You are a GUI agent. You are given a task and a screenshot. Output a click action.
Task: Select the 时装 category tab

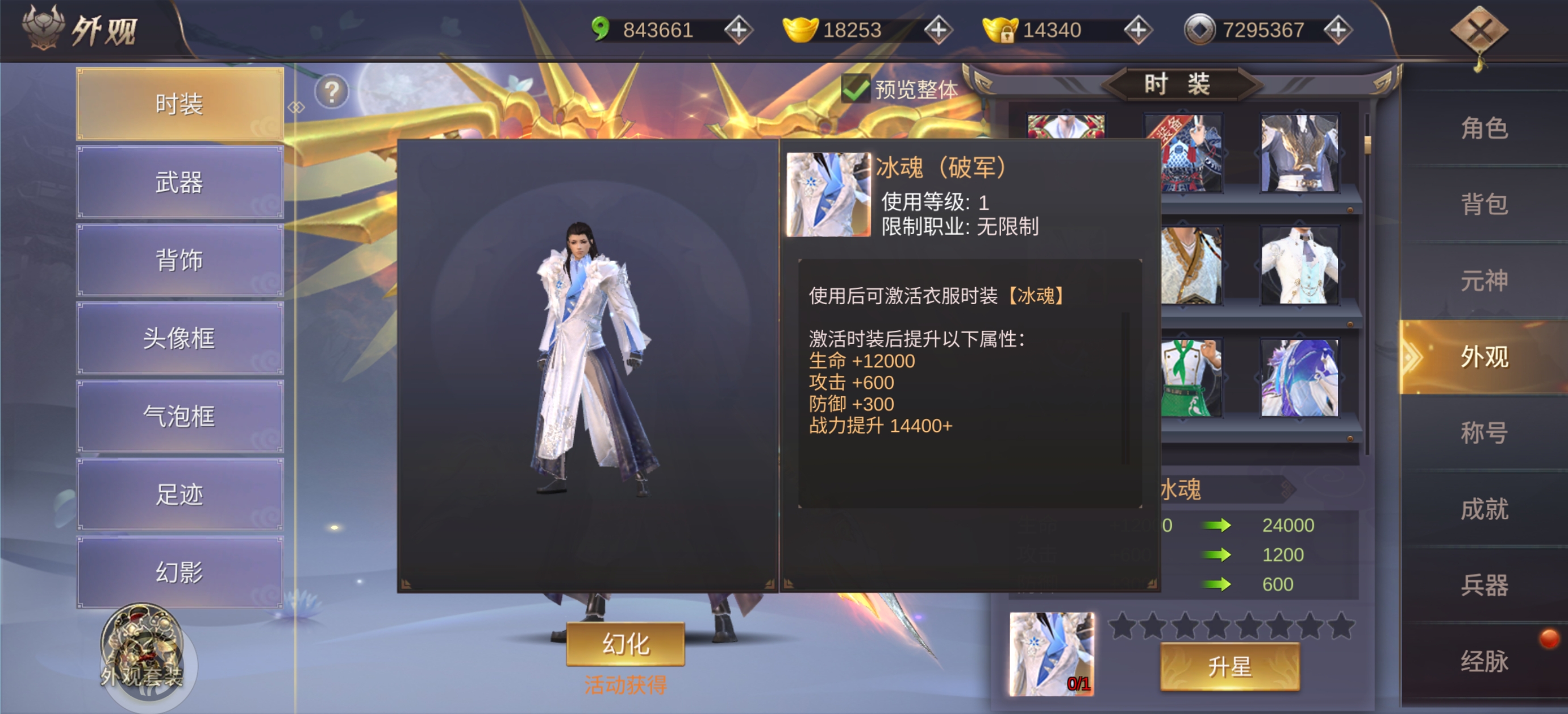pyautogui.click(x=180, y=104)
